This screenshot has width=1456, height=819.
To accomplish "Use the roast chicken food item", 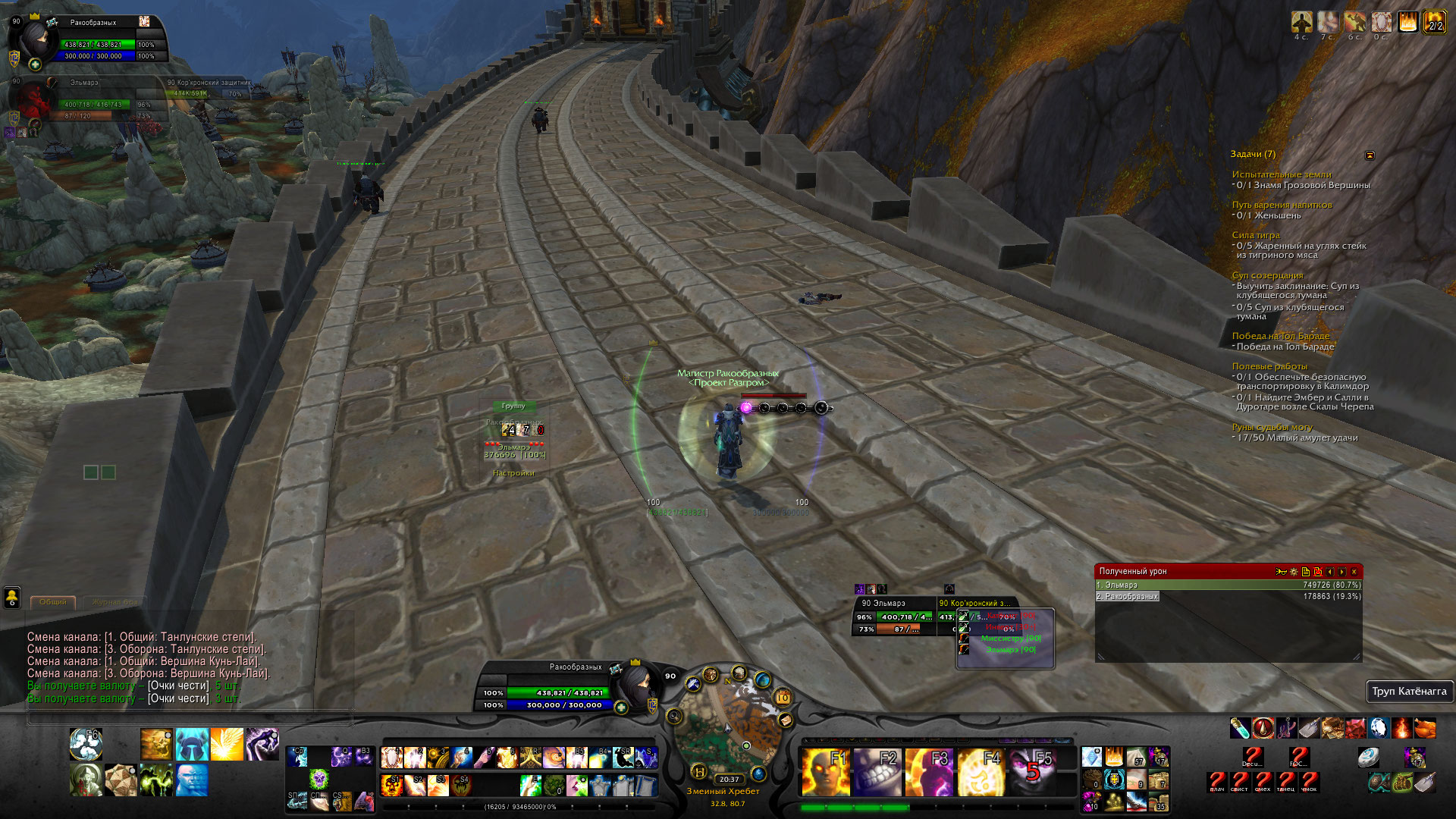I will click(1425, 728).
